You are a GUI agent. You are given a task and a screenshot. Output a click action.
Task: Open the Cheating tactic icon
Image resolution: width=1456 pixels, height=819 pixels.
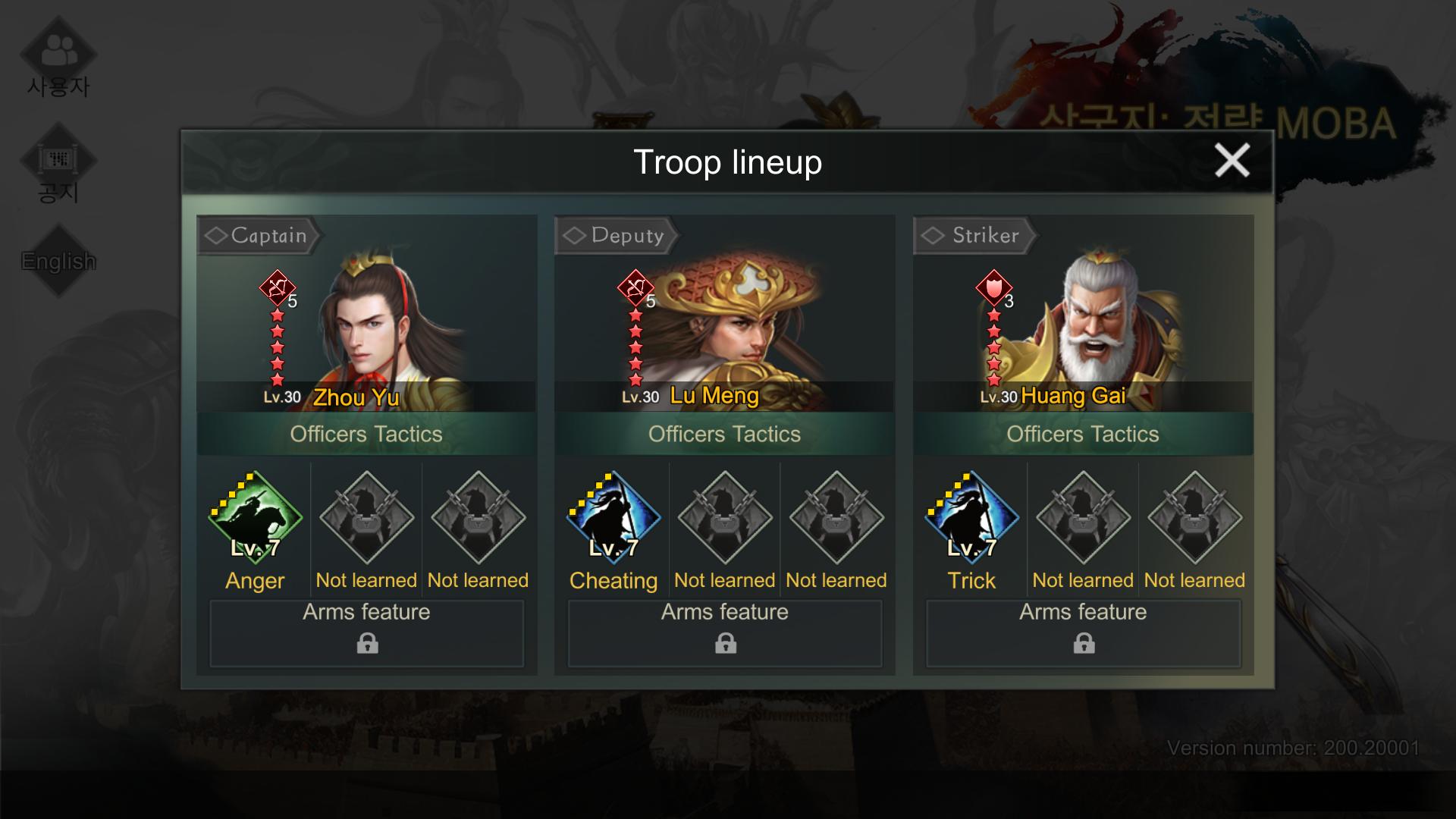tap(613, 517)
